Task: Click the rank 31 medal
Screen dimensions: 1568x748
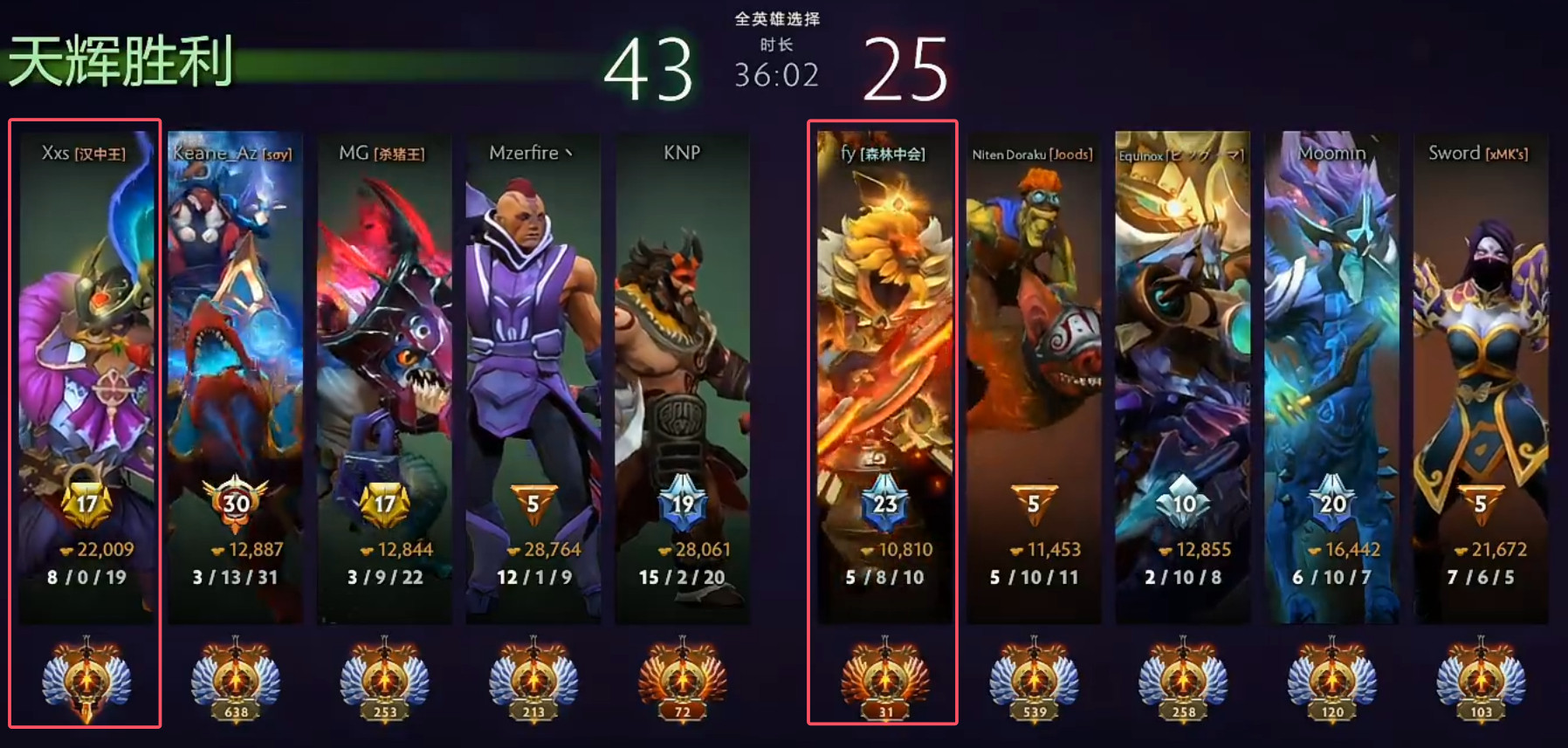Action: coord(885,681)
